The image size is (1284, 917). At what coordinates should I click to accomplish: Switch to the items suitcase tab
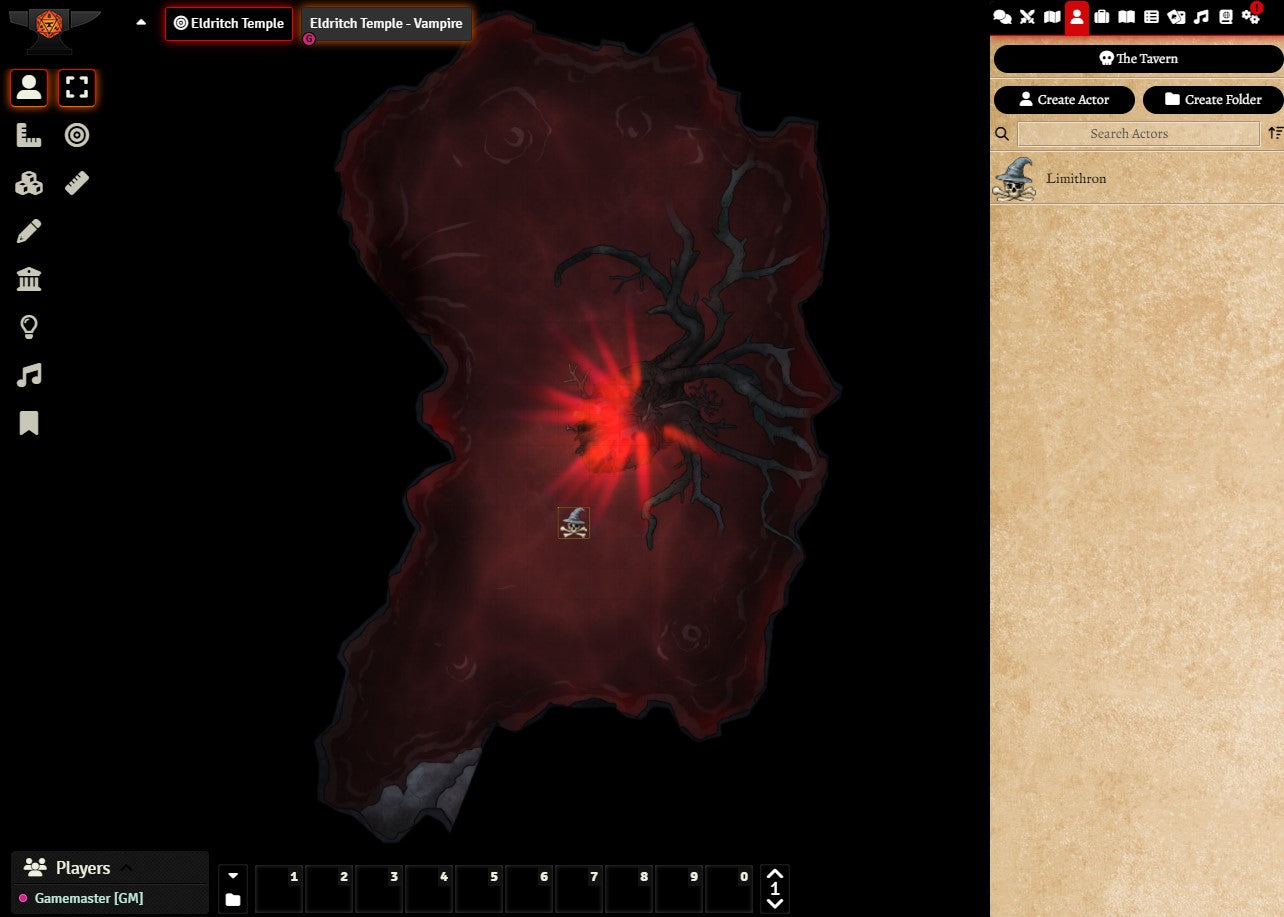[1102, 17]
